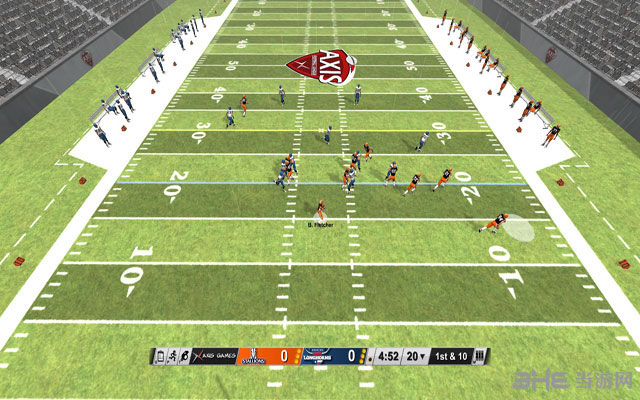Select the running player icon
The image size is (640, 400).
point(172,355)
